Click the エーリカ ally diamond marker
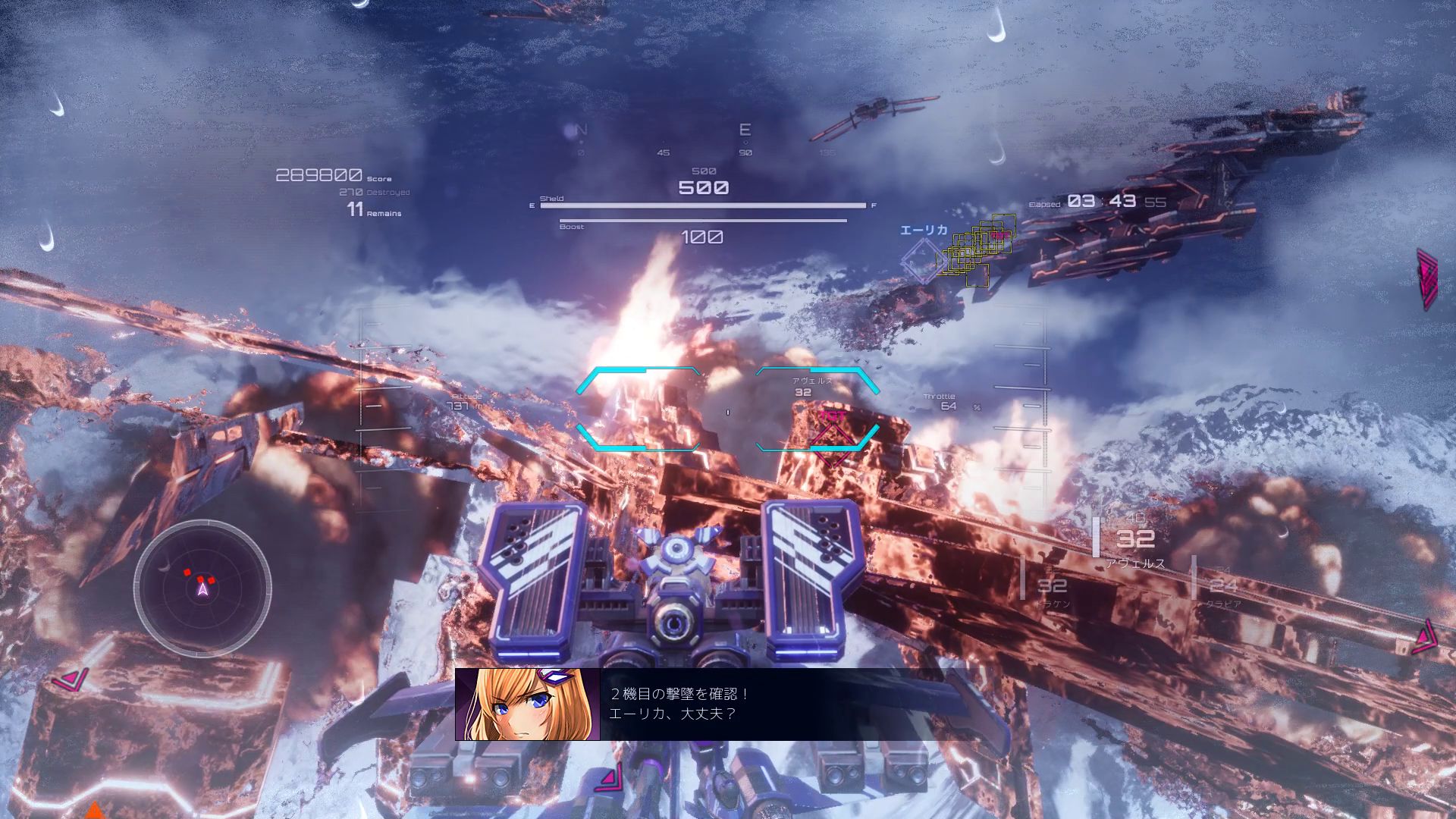 pos(923,259)
